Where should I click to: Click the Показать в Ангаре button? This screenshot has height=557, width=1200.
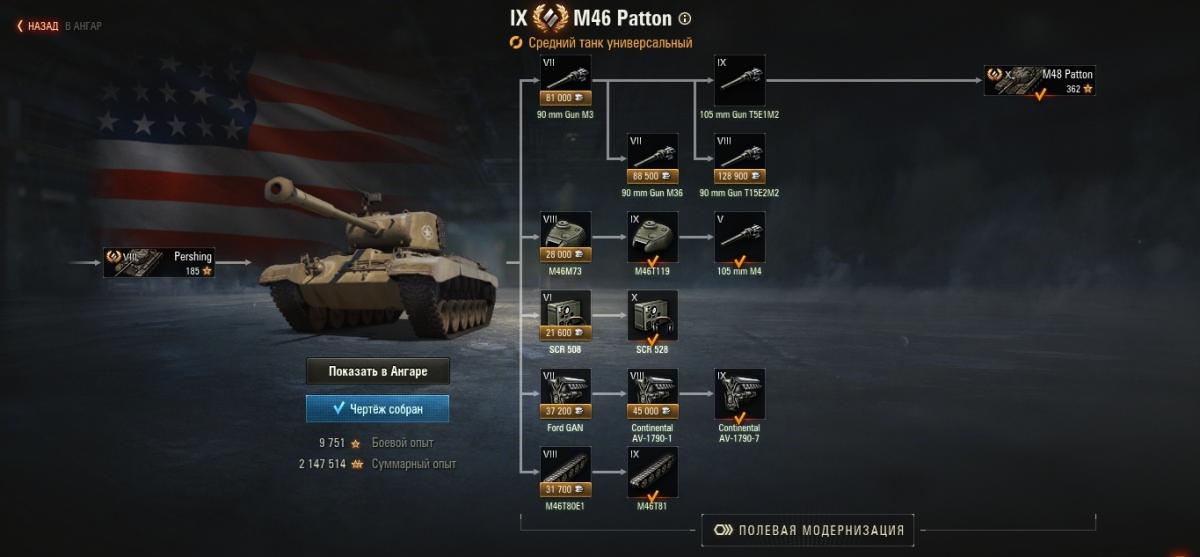377,371
